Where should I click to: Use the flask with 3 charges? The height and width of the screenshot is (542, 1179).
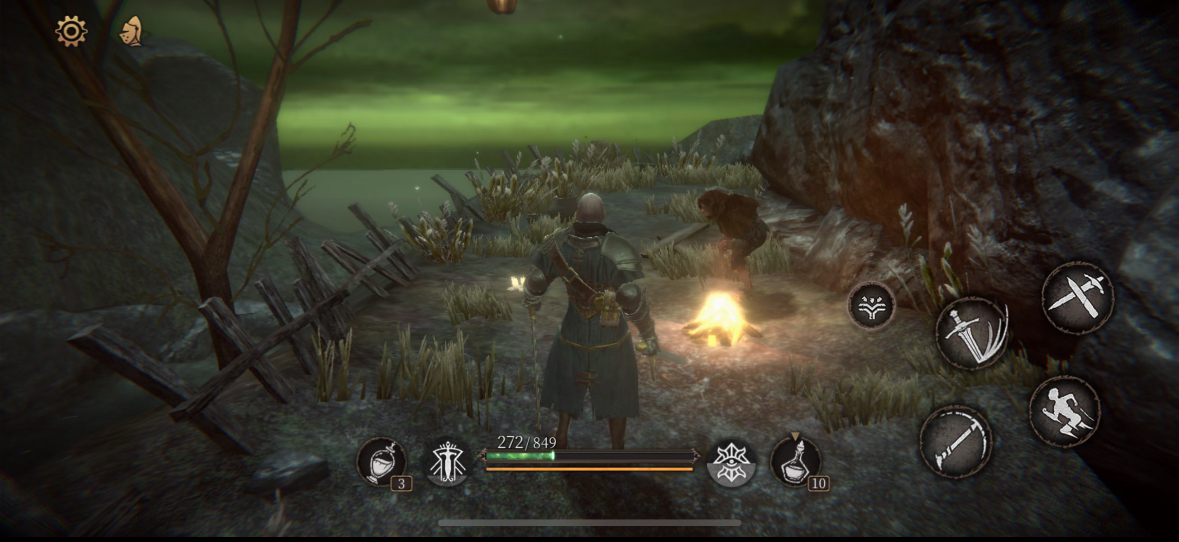(381, 462)
